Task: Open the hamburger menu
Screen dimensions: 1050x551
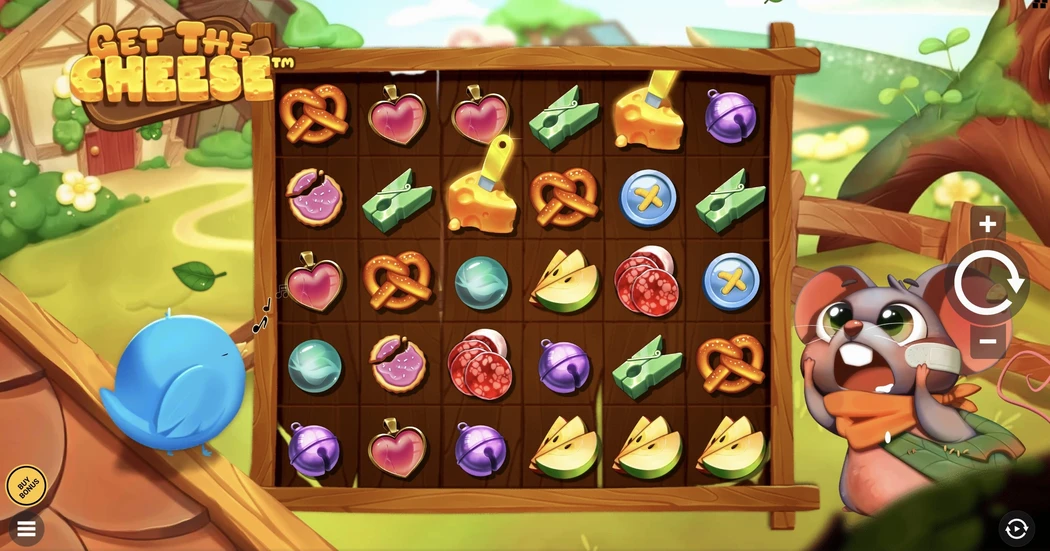Action: pos(26,528)
